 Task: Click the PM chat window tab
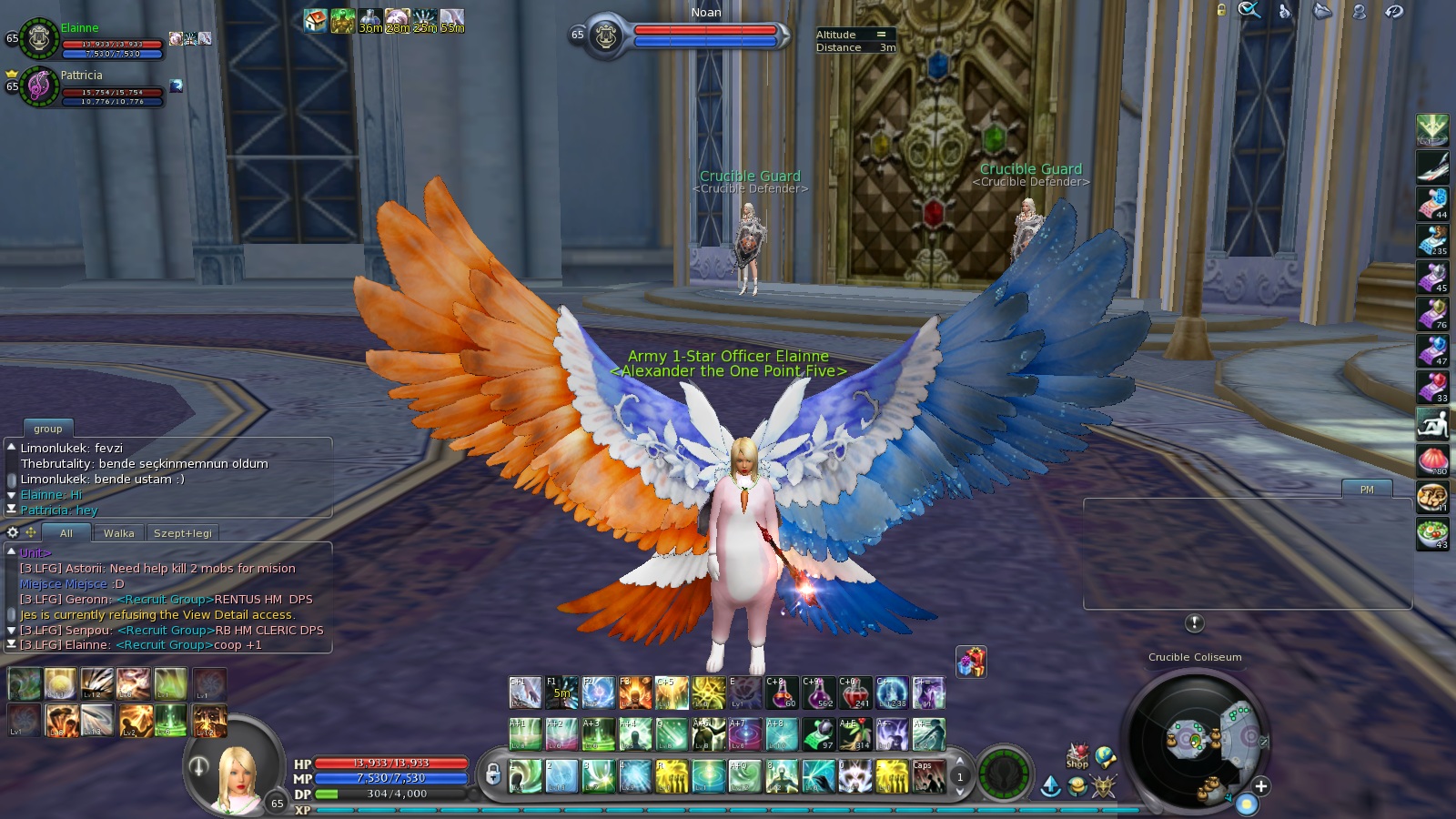tap(1367, 490)
